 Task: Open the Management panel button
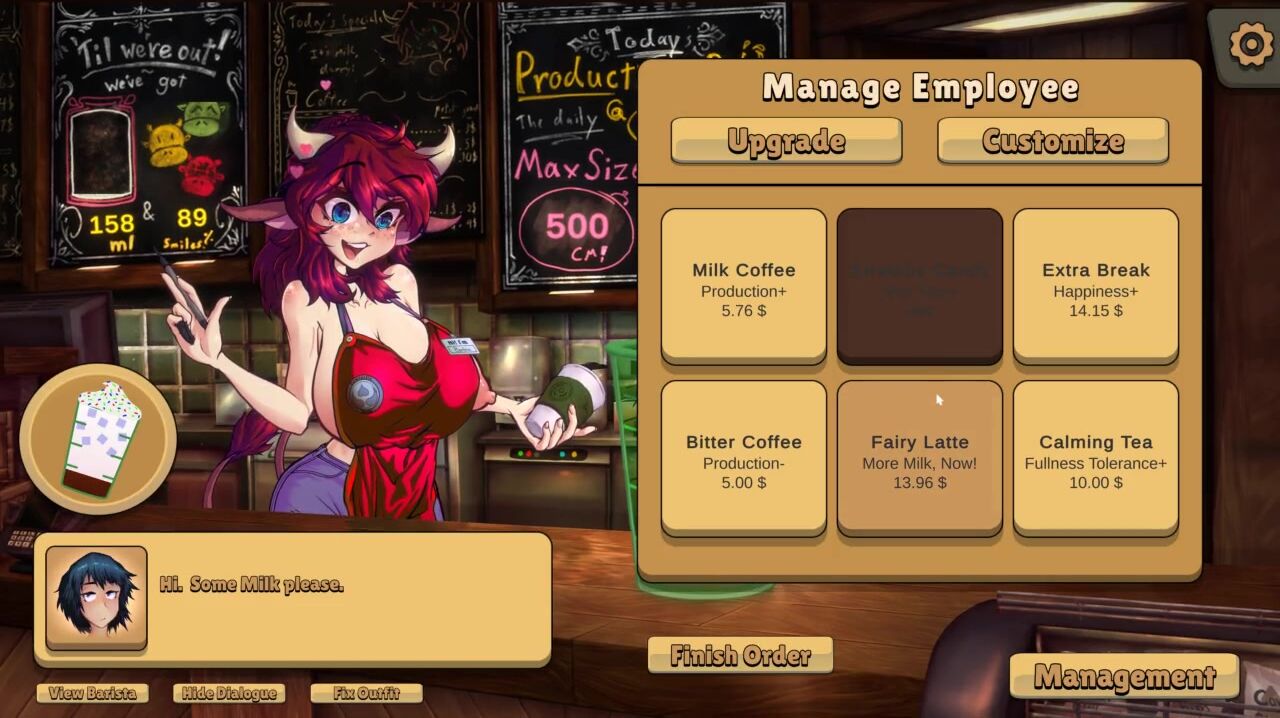click(x=1124, y=677)
